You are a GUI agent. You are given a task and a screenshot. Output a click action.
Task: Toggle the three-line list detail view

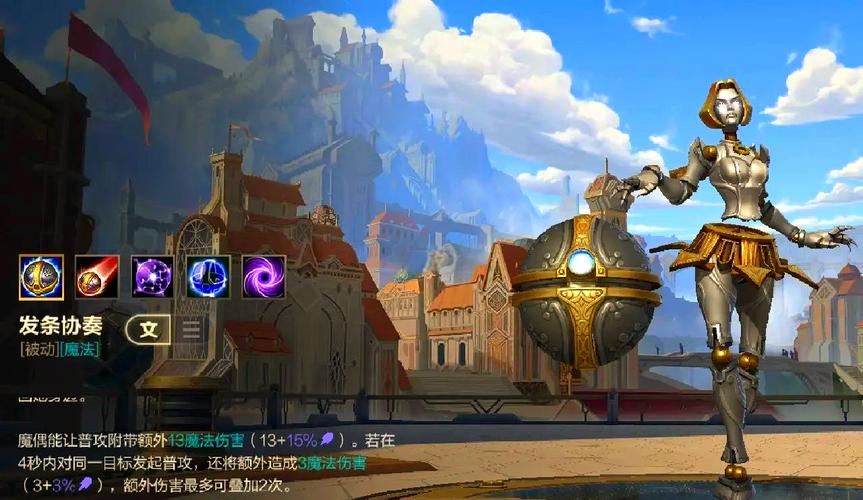[191, 328]
